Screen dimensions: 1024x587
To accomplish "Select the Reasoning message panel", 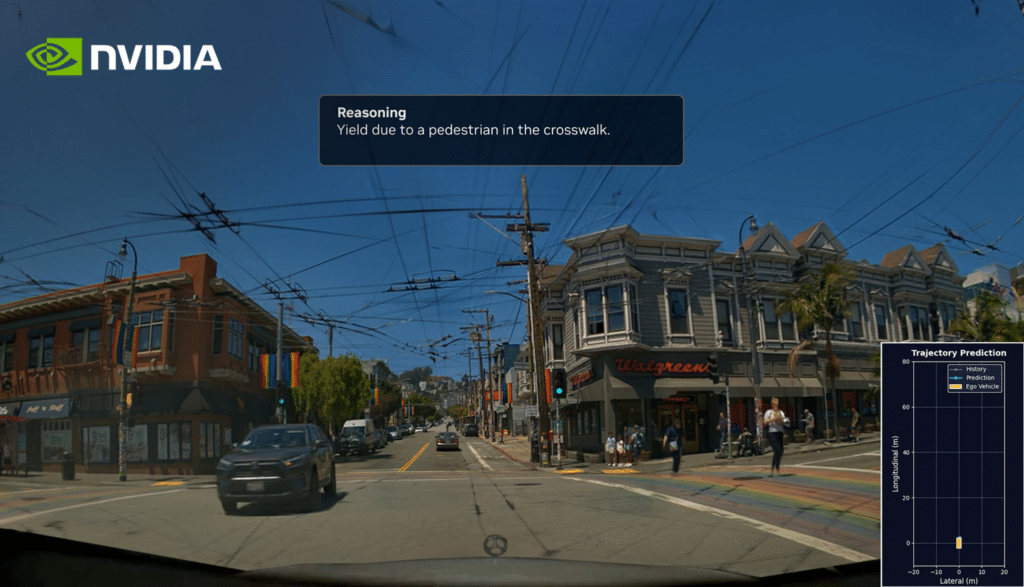I will pyautogui.click(x=500, y=130).
